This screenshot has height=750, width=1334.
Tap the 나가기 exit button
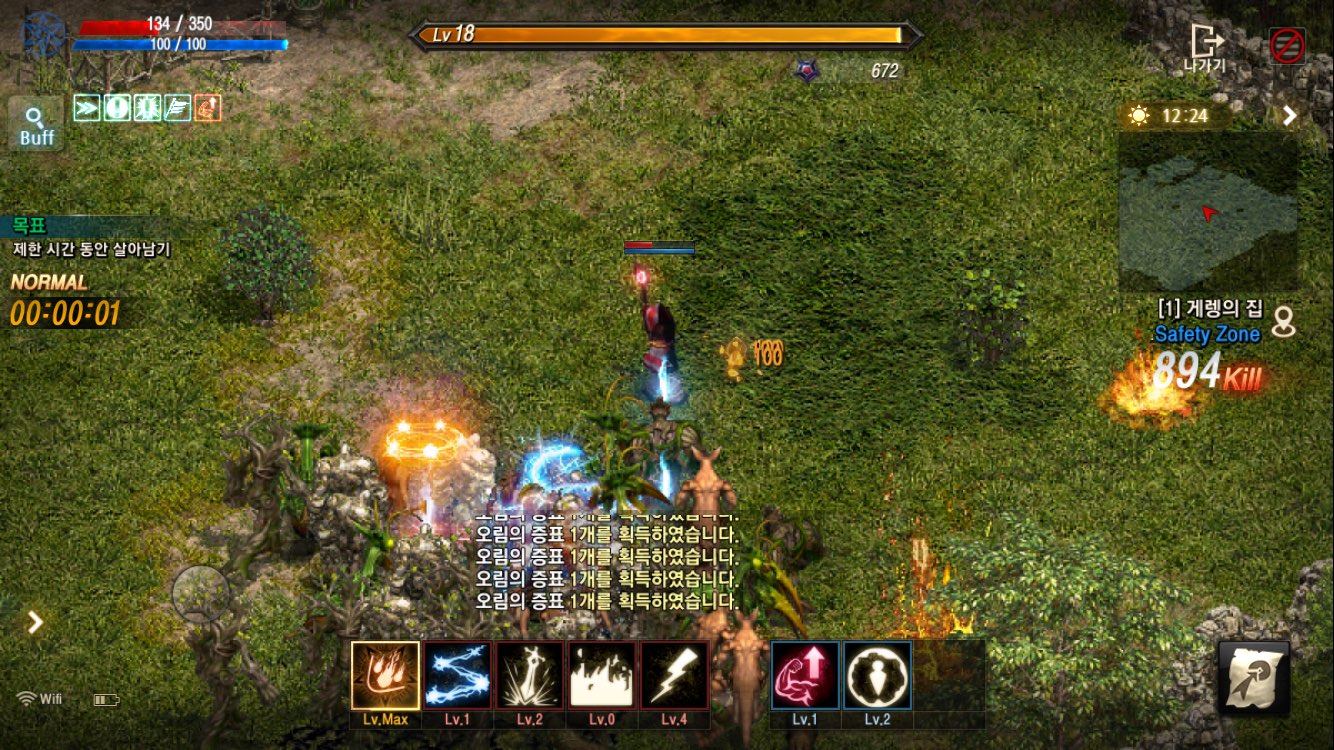[x=1205, y=48]
